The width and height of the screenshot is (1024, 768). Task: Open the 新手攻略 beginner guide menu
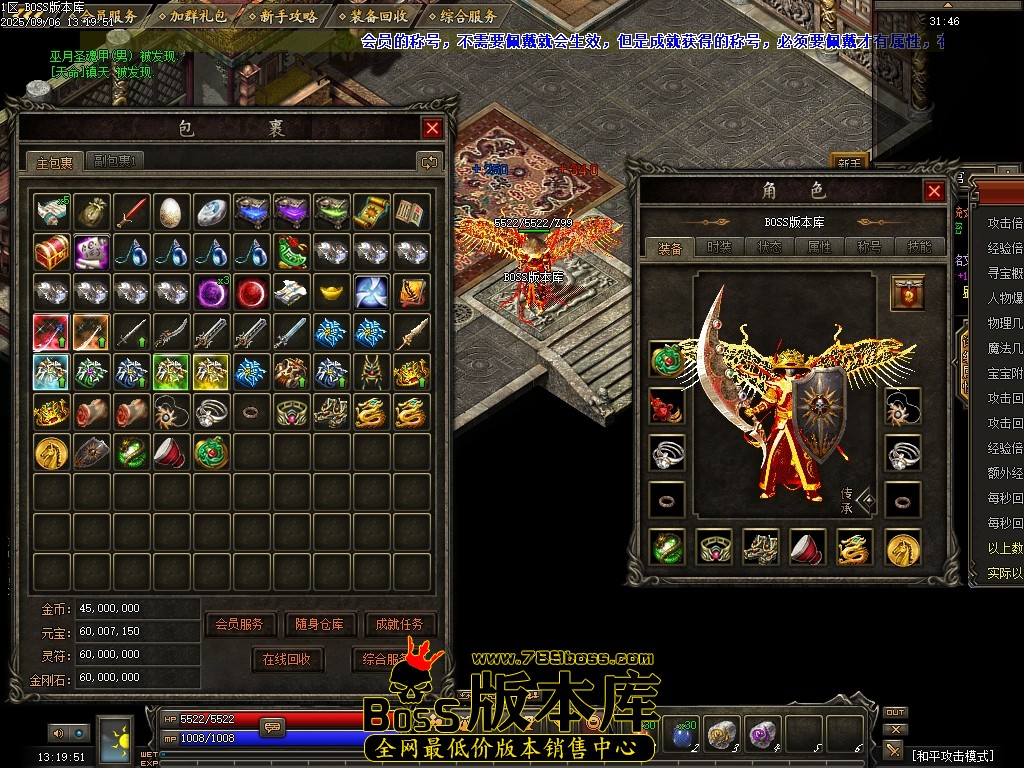(x=281, y=16)
